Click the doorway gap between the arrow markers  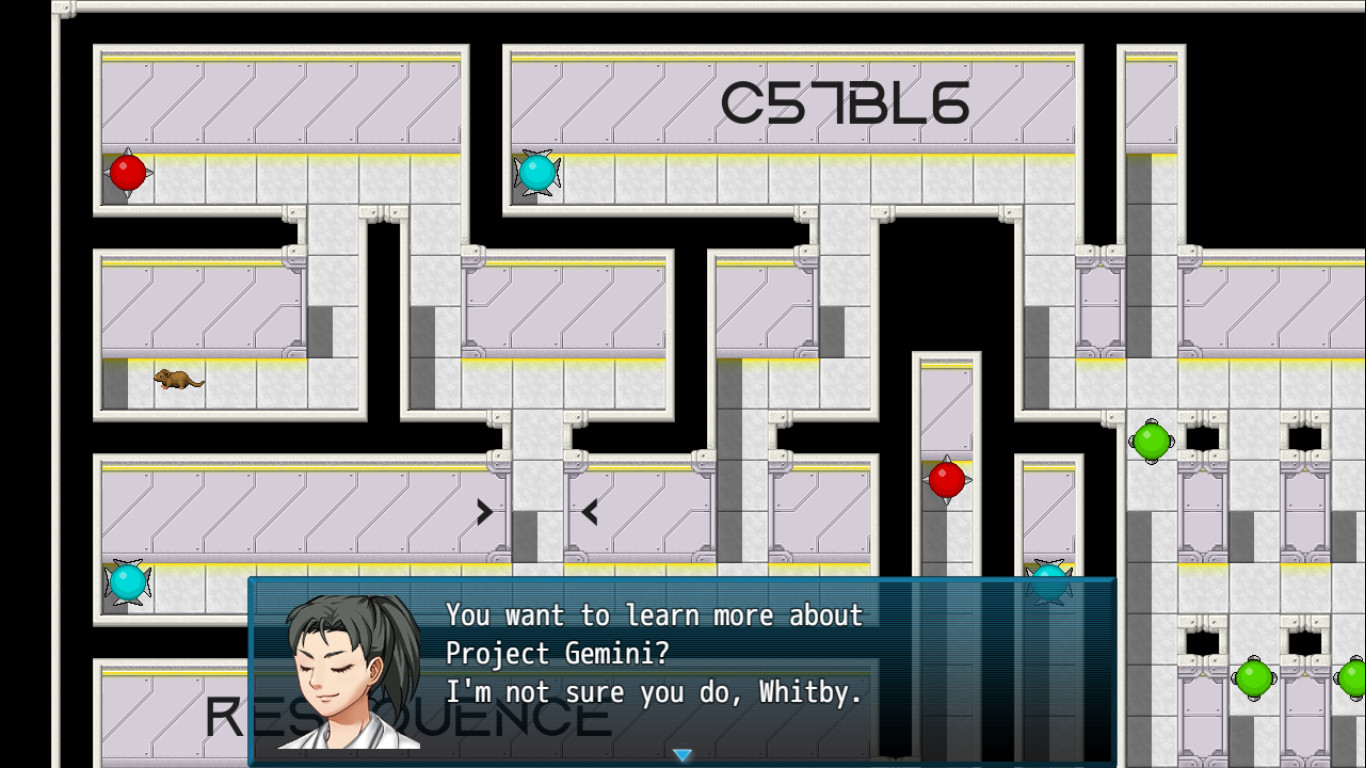[538, 511]
